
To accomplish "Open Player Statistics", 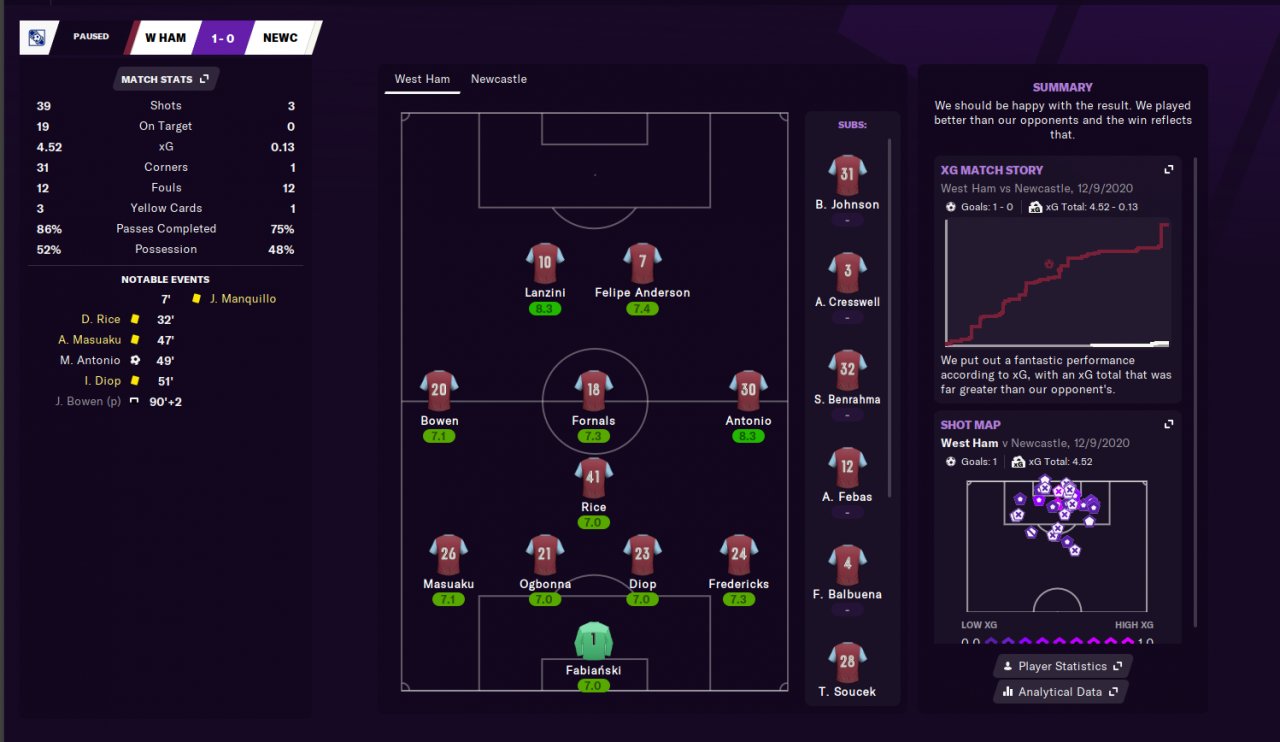I will pos(1062,666).
